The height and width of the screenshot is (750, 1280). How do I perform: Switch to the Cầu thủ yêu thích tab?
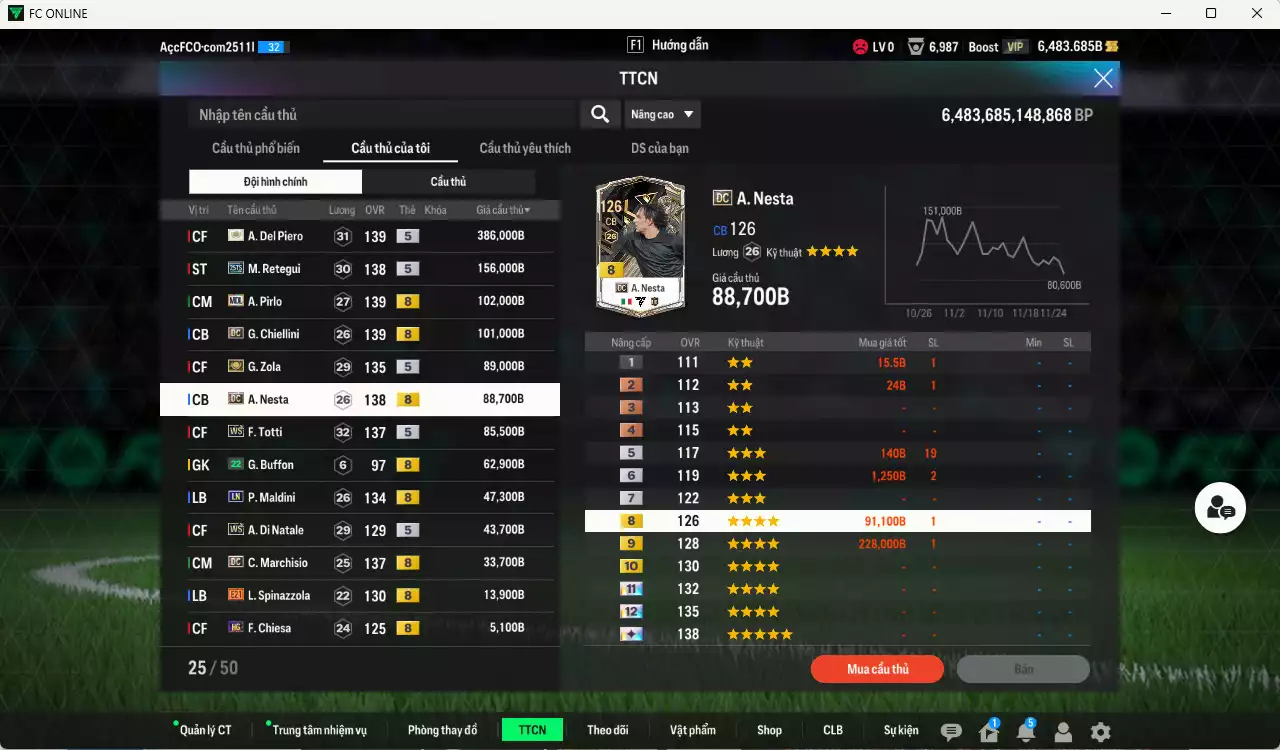tap(524, 148)
